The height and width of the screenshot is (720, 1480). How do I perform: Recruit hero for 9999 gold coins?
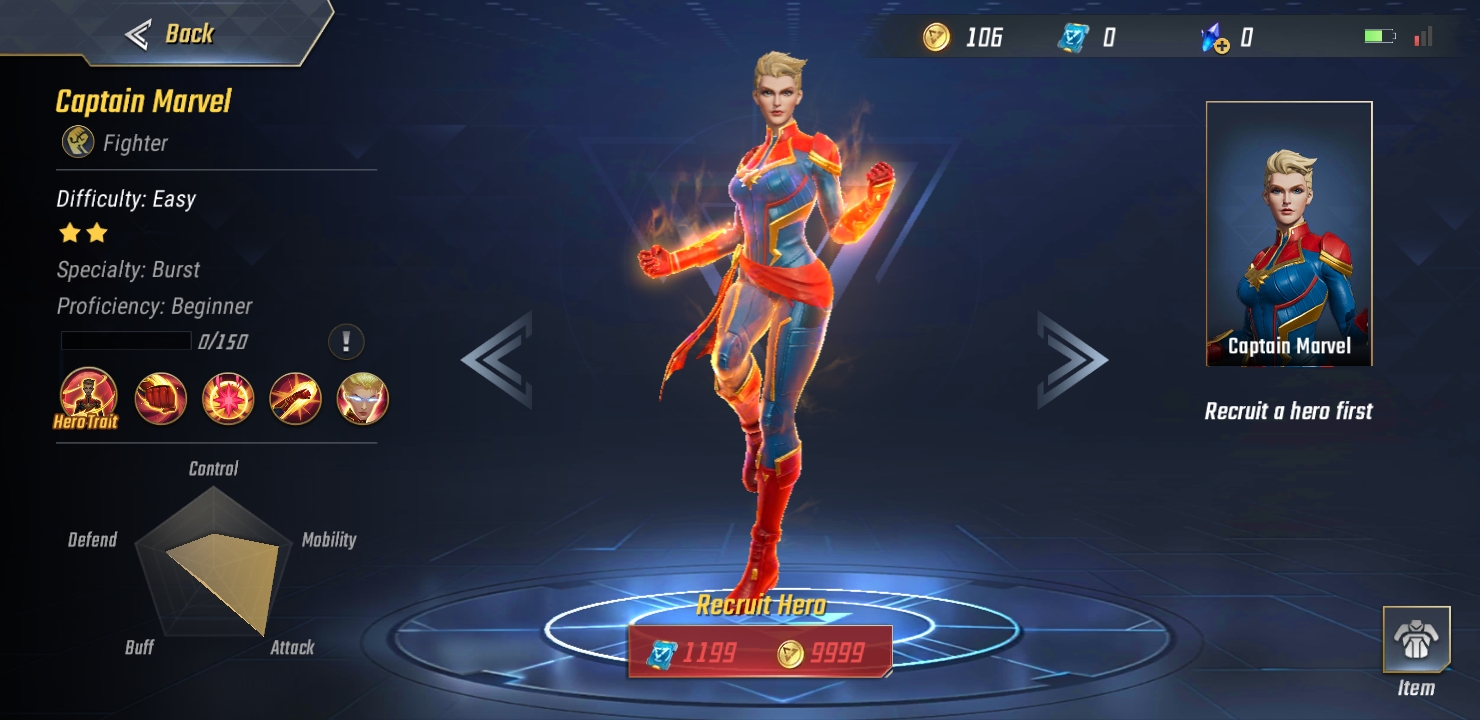point(822,653)
